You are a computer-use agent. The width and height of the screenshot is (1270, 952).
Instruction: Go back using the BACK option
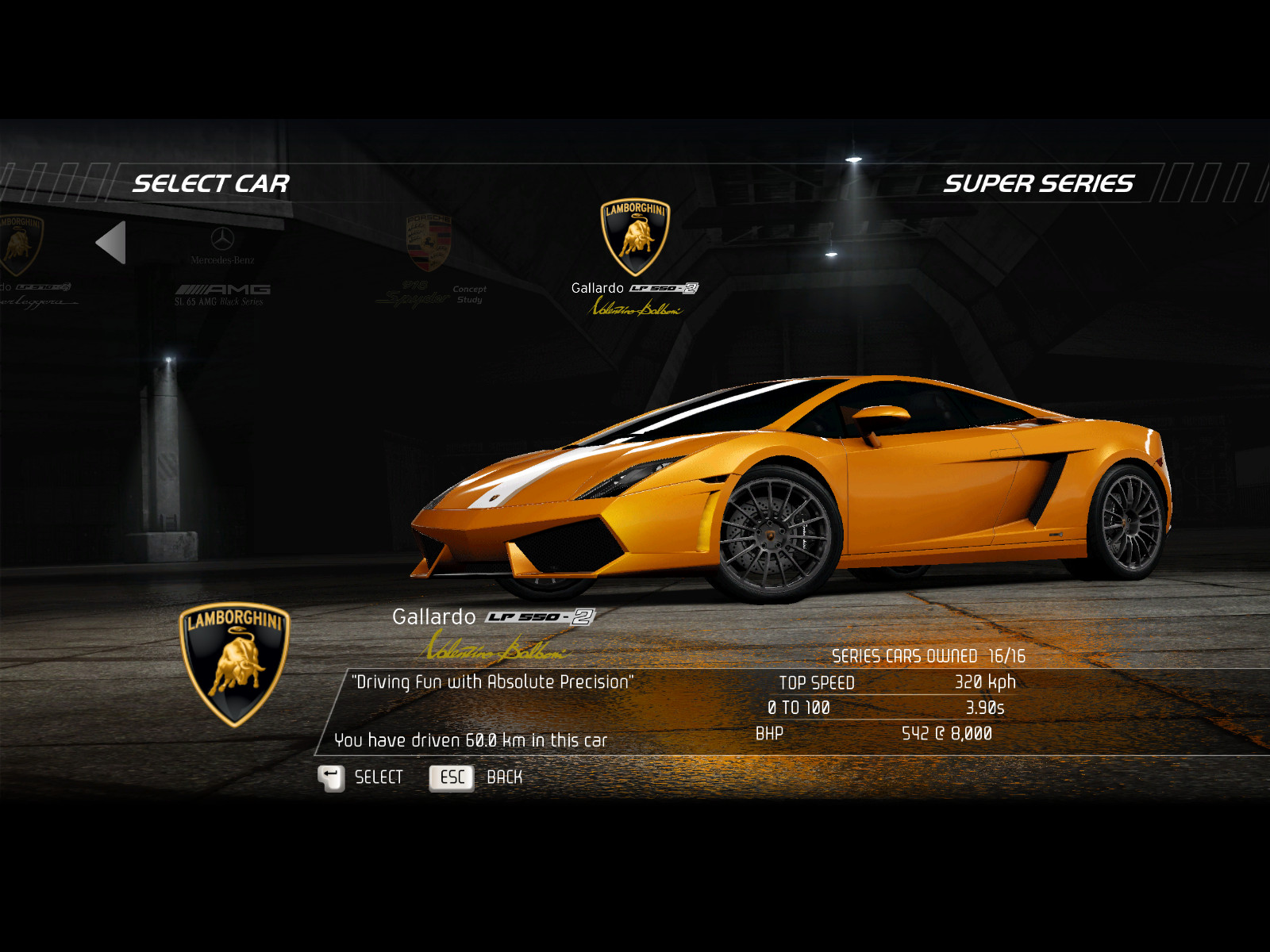476,777
